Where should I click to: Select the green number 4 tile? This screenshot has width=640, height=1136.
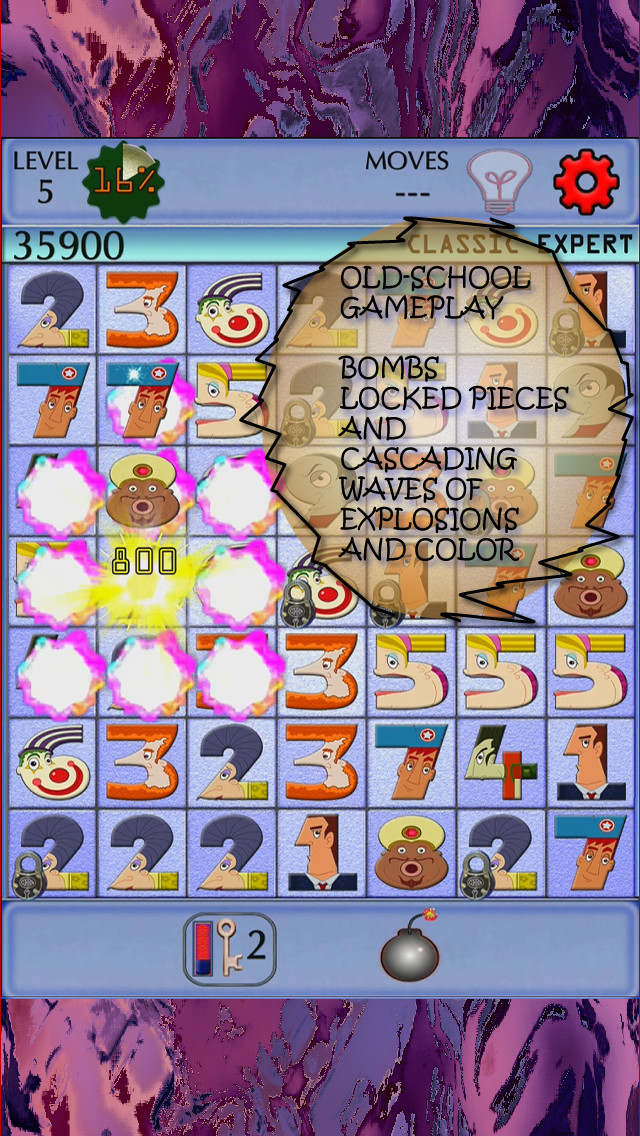click(x=505, y=763)
